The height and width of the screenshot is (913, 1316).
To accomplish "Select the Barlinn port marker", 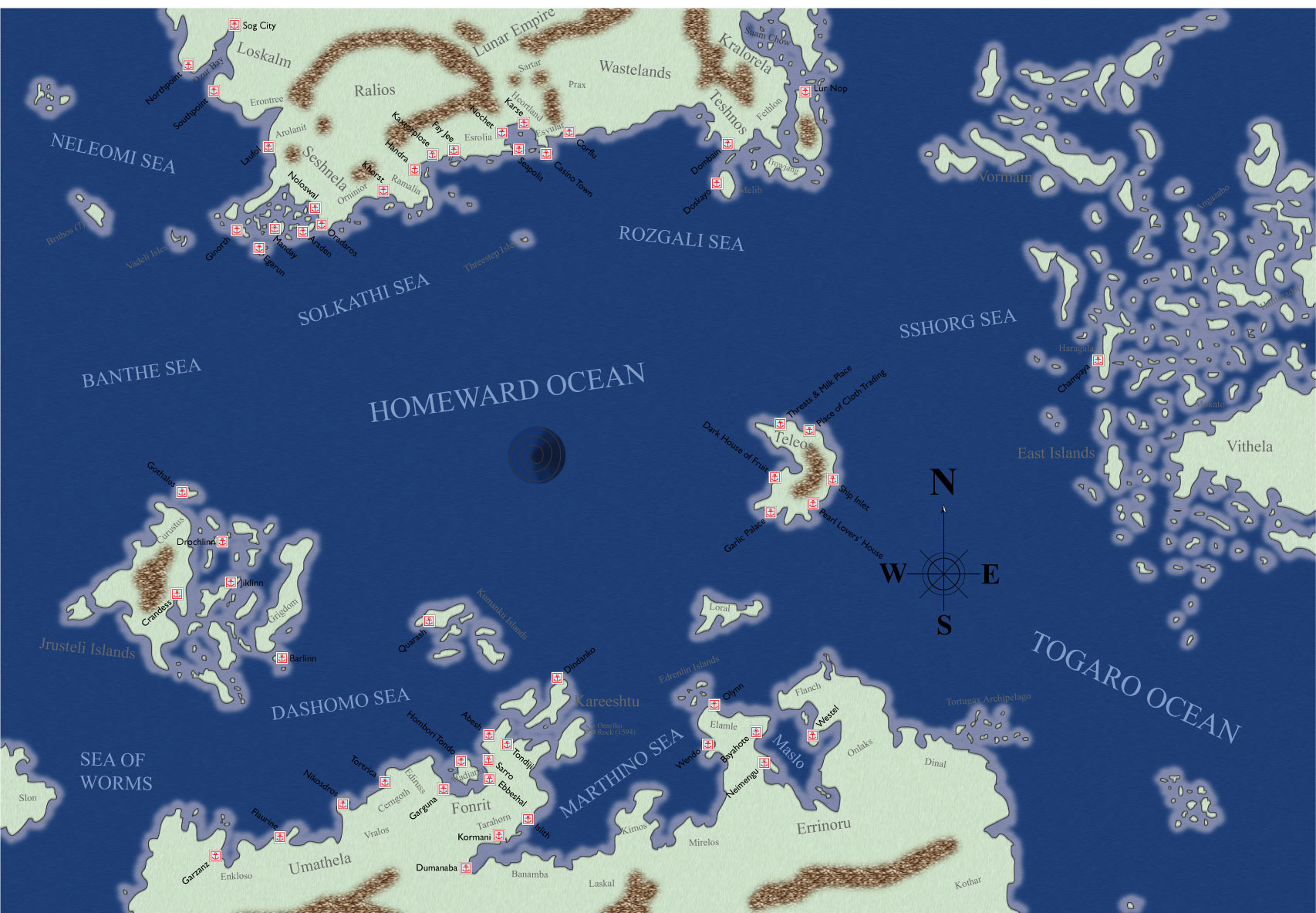I will click(282, 658).
